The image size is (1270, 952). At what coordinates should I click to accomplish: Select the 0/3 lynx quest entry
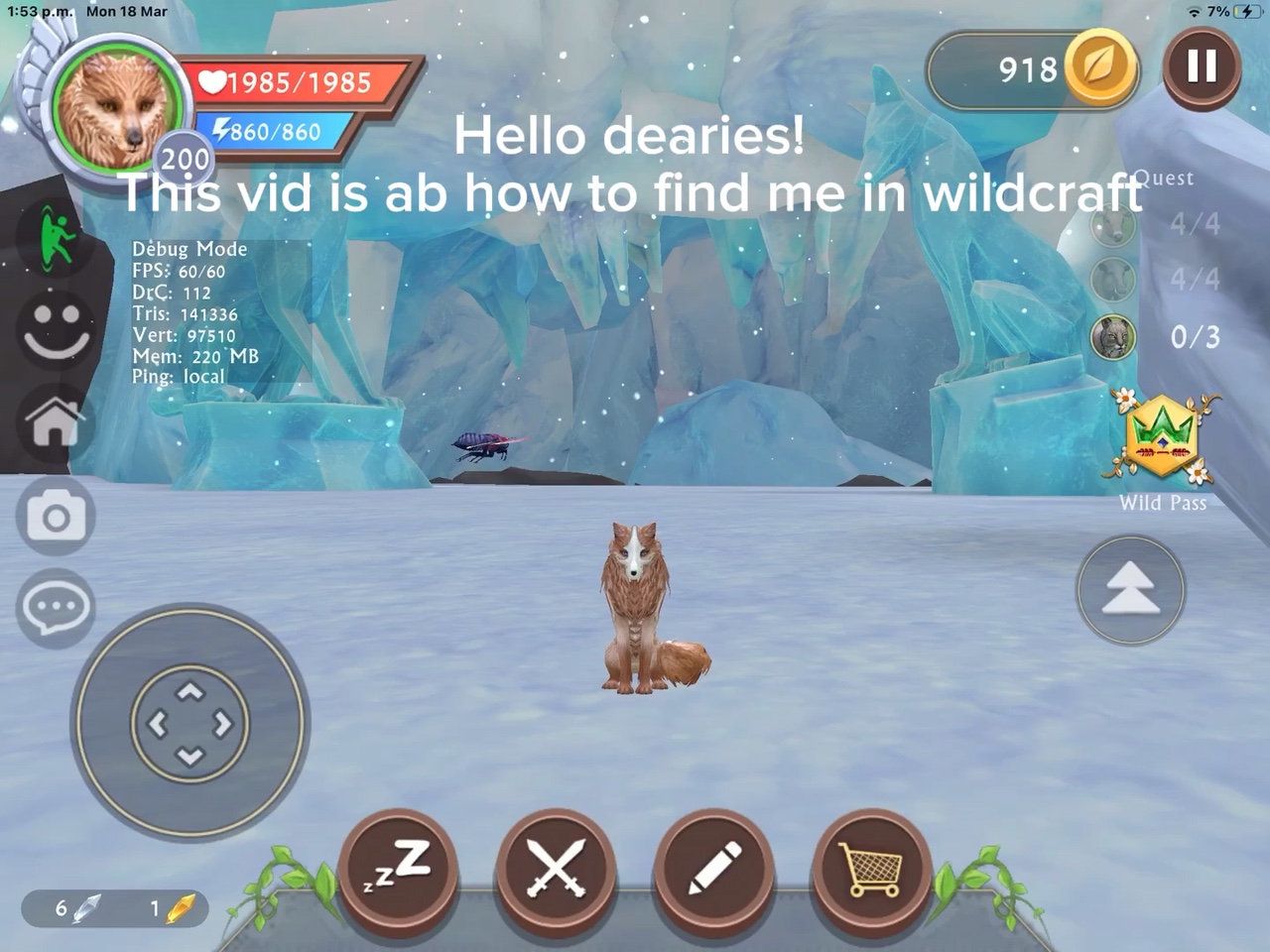coord(1151,337)
